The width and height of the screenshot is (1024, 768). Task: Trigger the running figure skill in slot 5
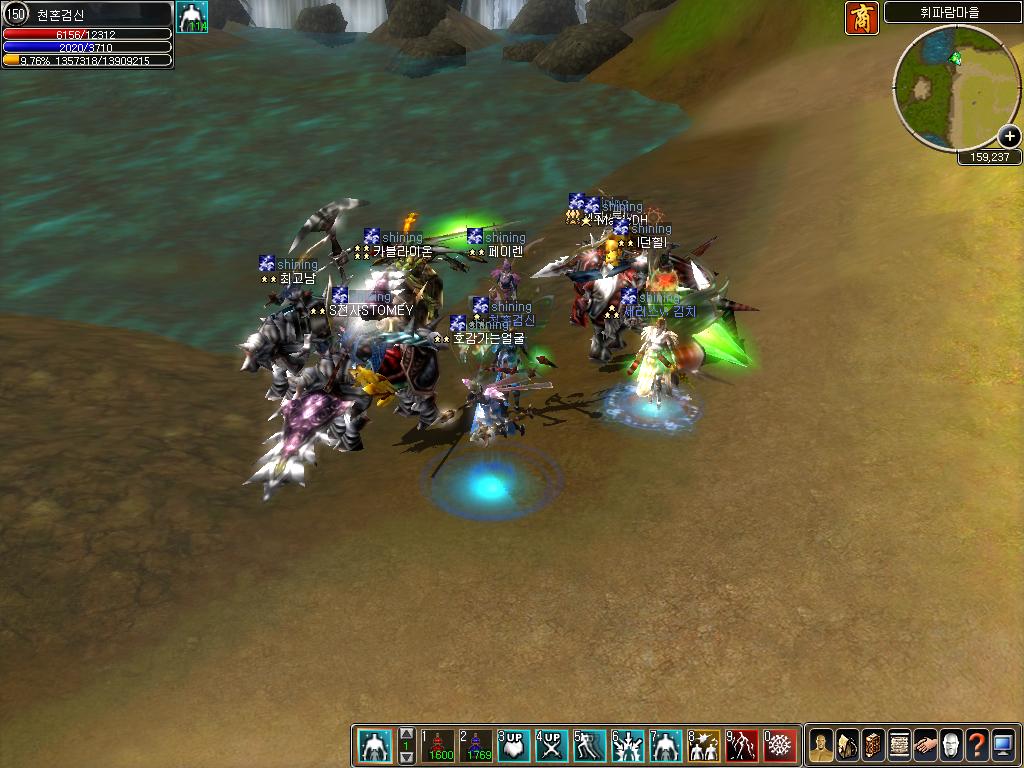point(589,746)
